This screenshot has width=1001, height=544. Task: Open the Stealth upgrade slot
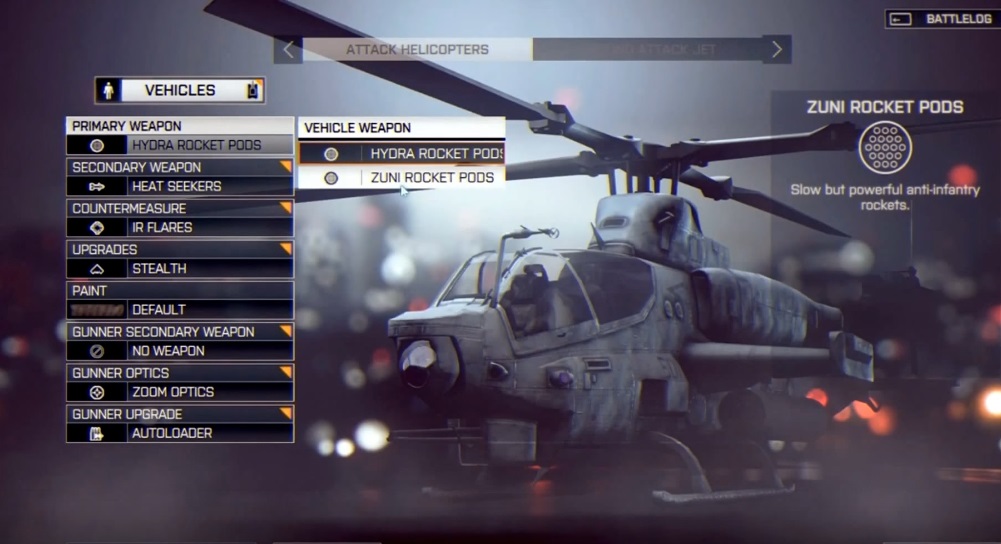tap(180, 268)
